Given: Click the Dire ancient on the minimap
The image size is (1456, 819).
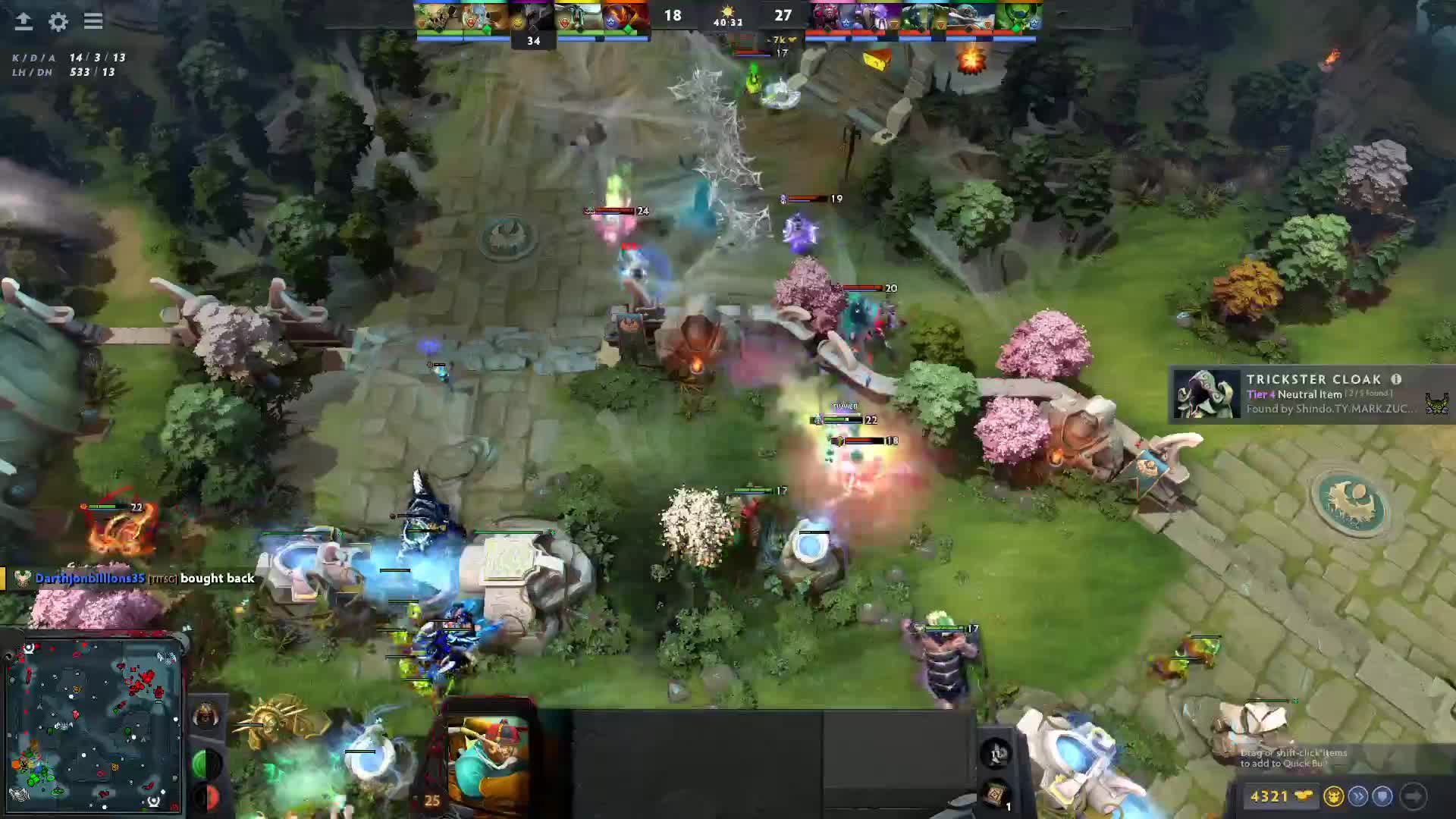Looking at the screenshot, I should 168,657.
